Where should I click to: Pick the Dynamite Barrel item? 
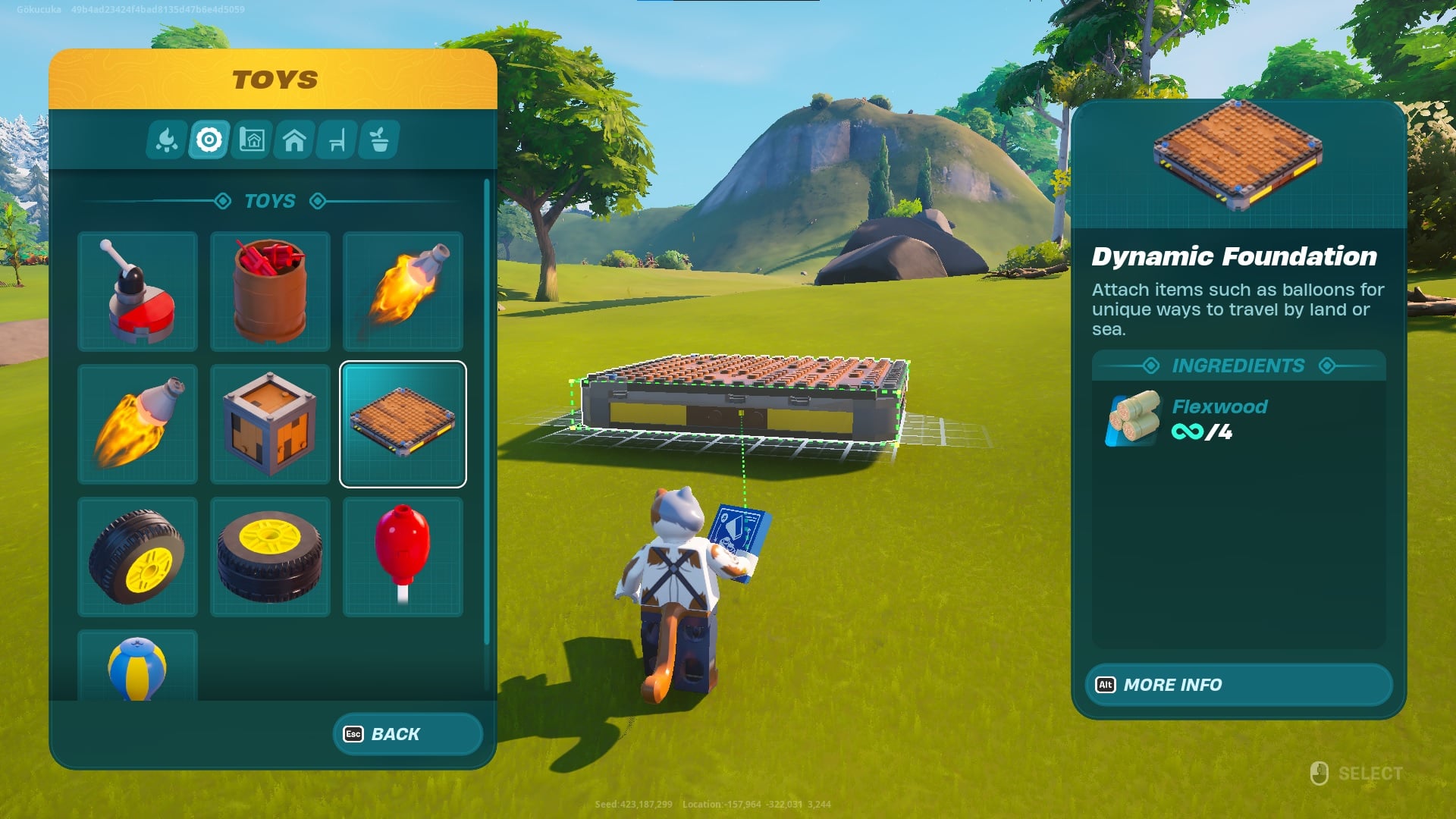click(x=271, y=292)
